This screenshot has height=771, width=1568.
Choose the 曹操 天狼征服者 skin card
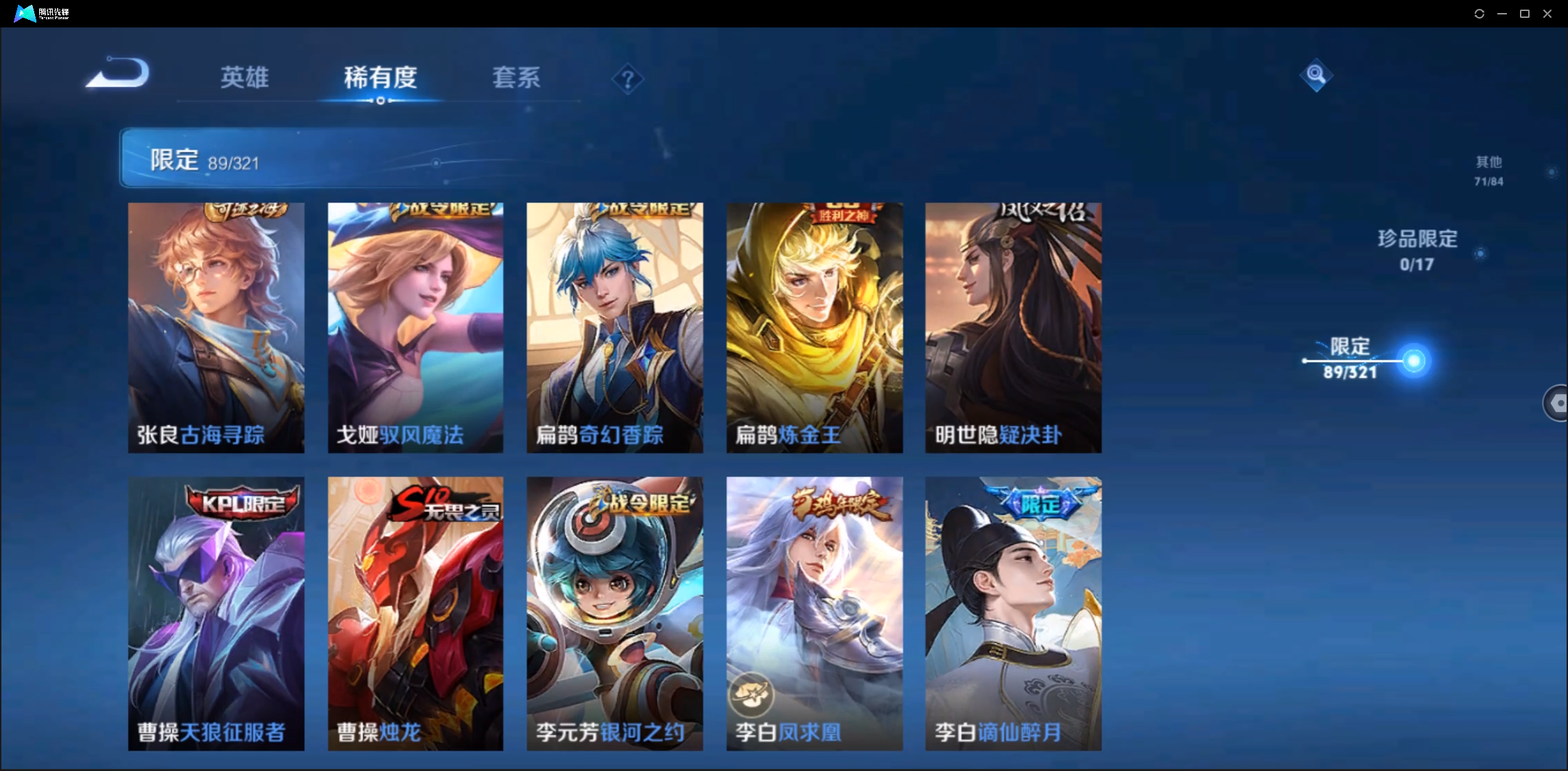216,613
